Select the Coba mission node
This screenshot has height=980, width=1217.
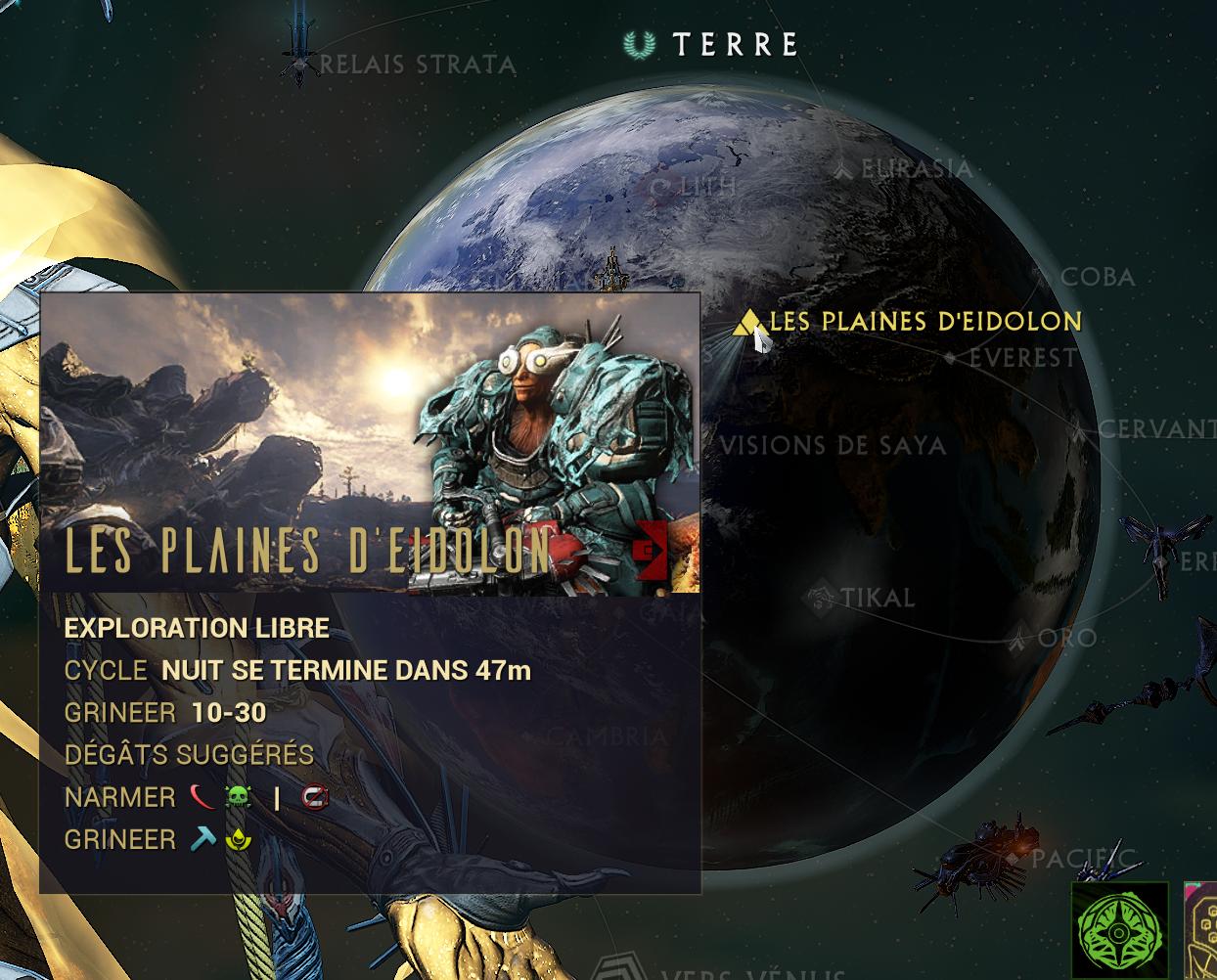[x=1044, y=278]
